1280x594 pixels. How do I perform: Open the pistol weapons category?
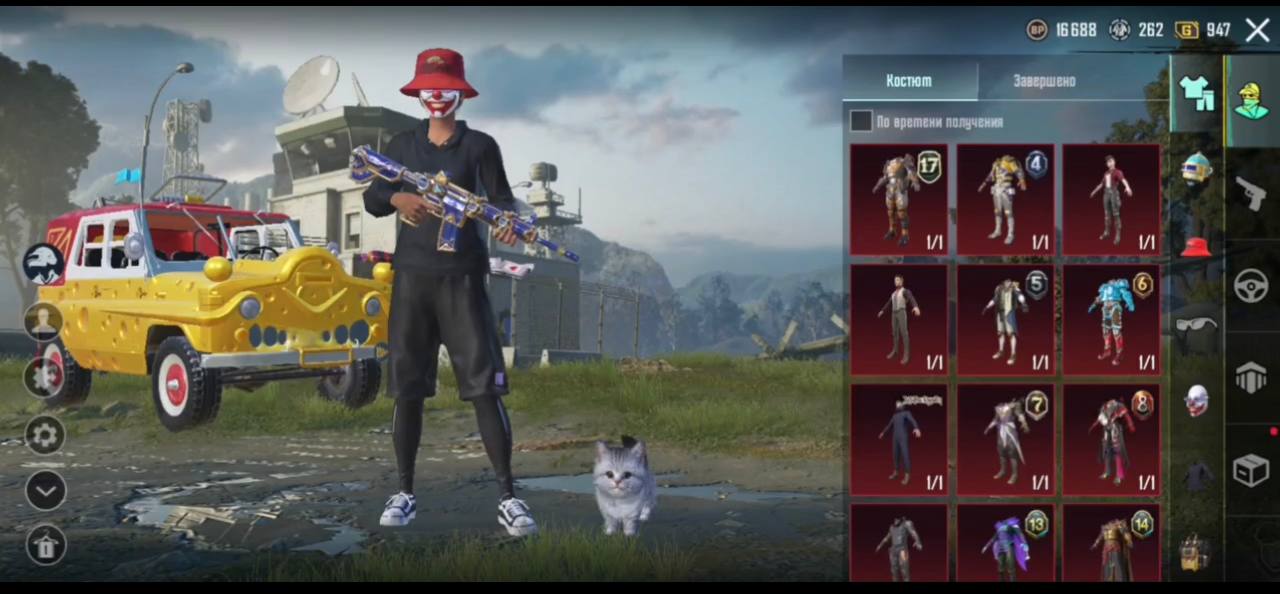(x=1251, y=192)
